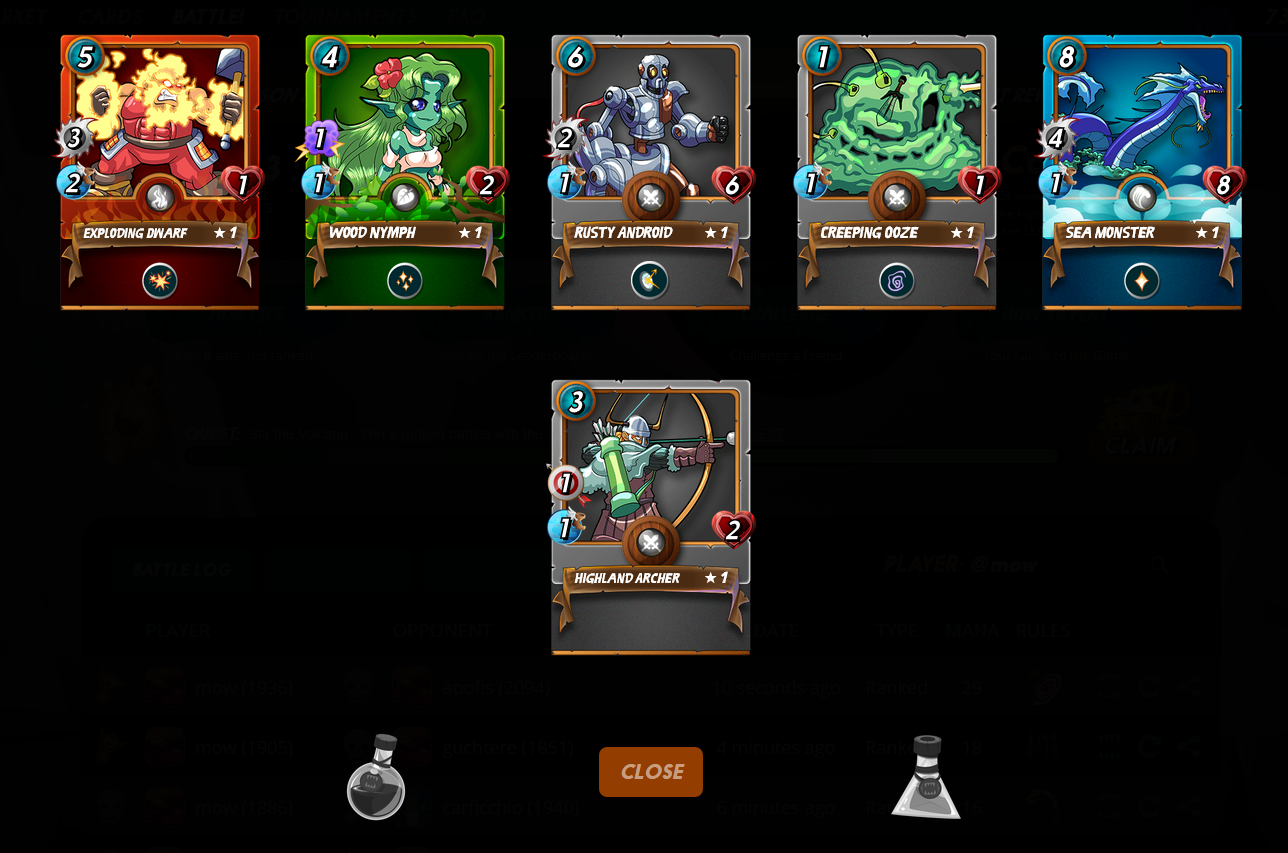Viewport: 1288px width, 853px height.
Task: Open the Creeping Ooze card
Action: tap(896, 172)
